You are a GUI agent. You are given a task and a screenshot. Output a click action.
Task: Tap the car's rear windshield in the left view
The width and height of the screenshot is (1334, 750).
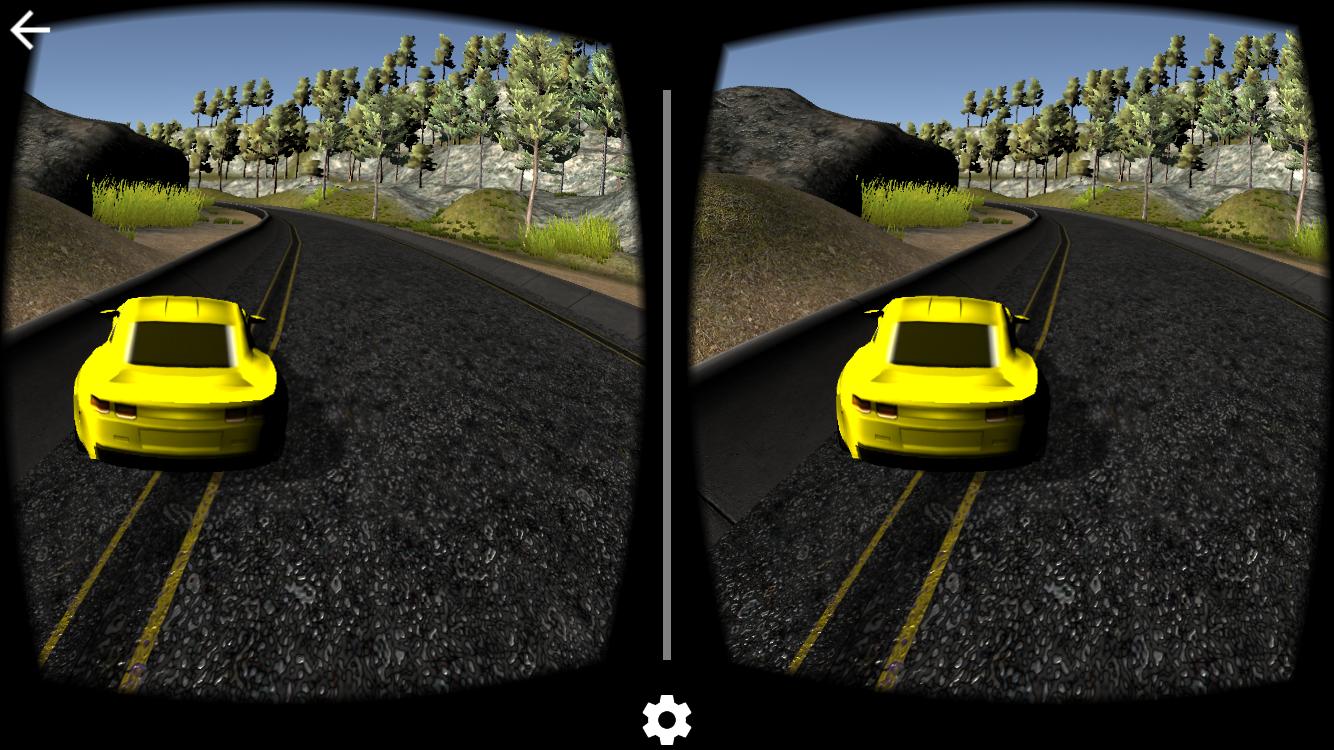pos(180,345)
